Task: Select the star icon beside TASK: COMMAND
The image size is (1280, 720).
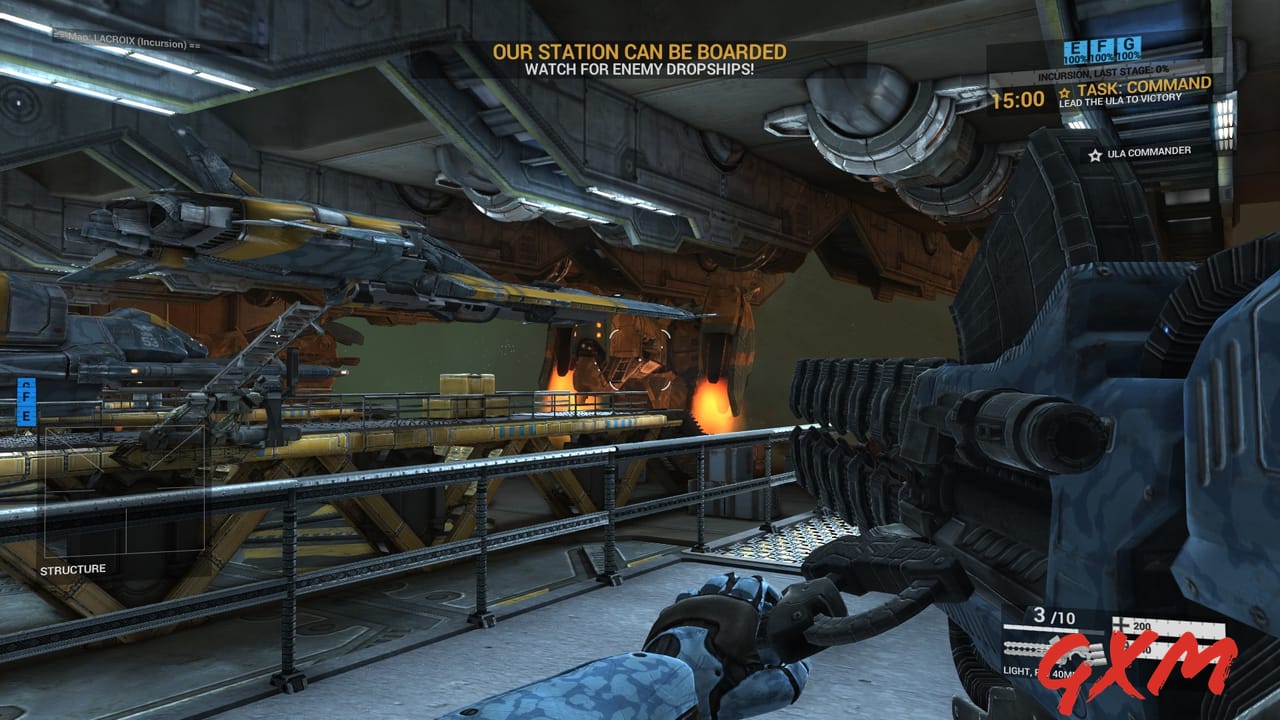Action: [1063, 89]
